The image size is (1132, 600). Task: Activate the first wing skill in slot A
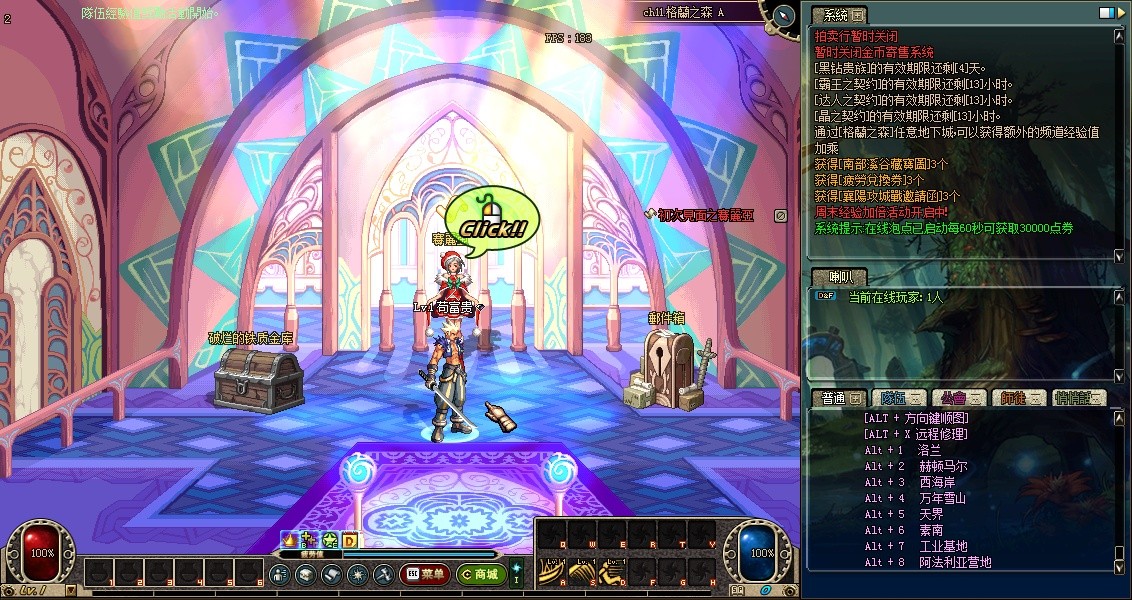(x=550, y=573)
